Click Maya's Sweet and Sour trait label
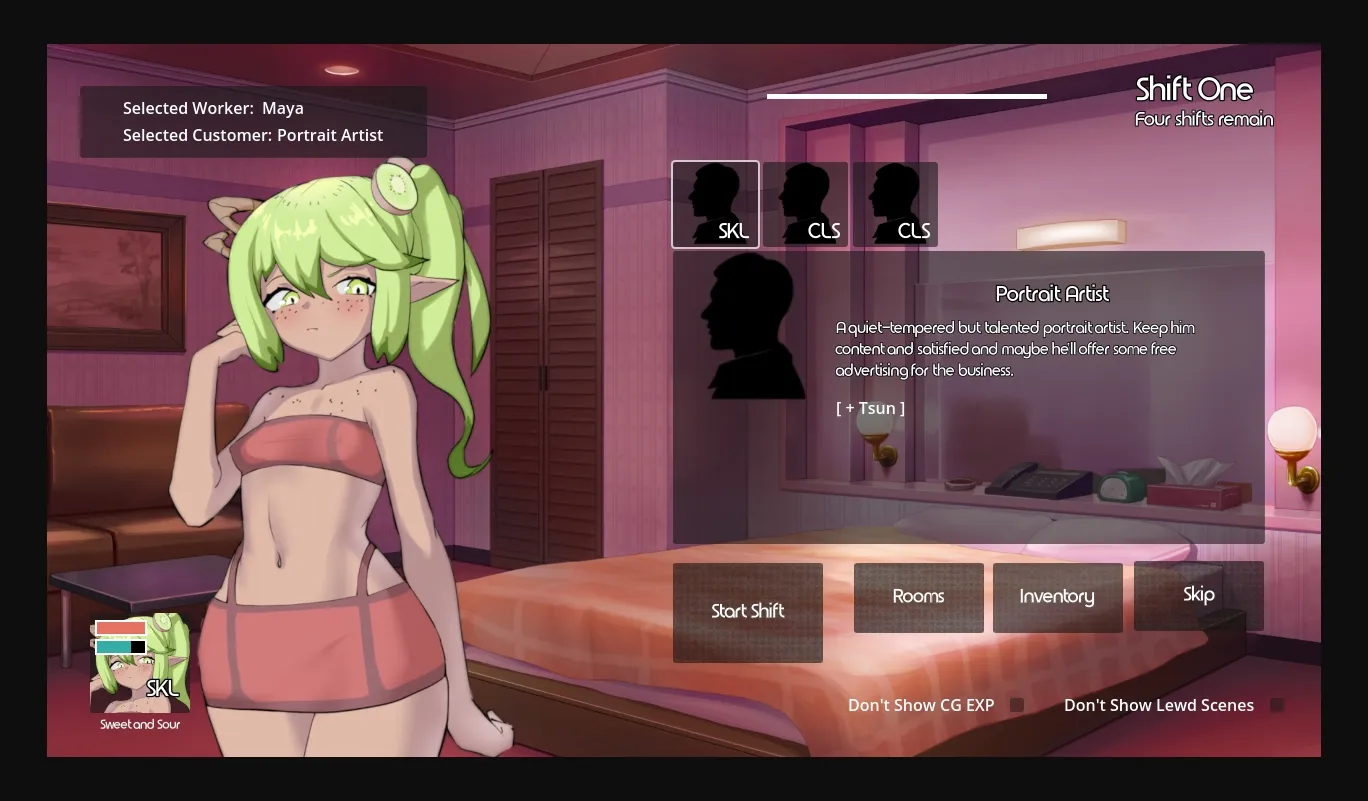Screen dimensions: 1368x801 (x=139, y=724)
